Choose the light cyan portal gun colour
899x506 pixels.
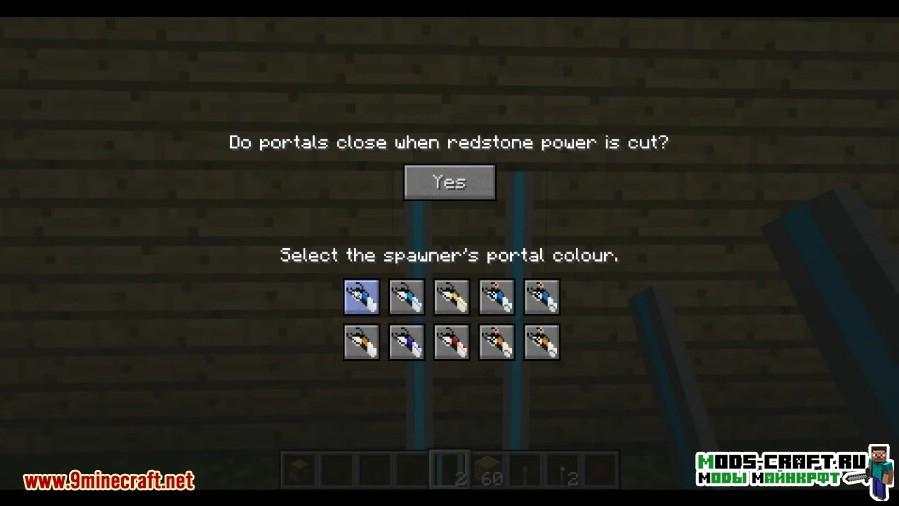tap(406, 296)
